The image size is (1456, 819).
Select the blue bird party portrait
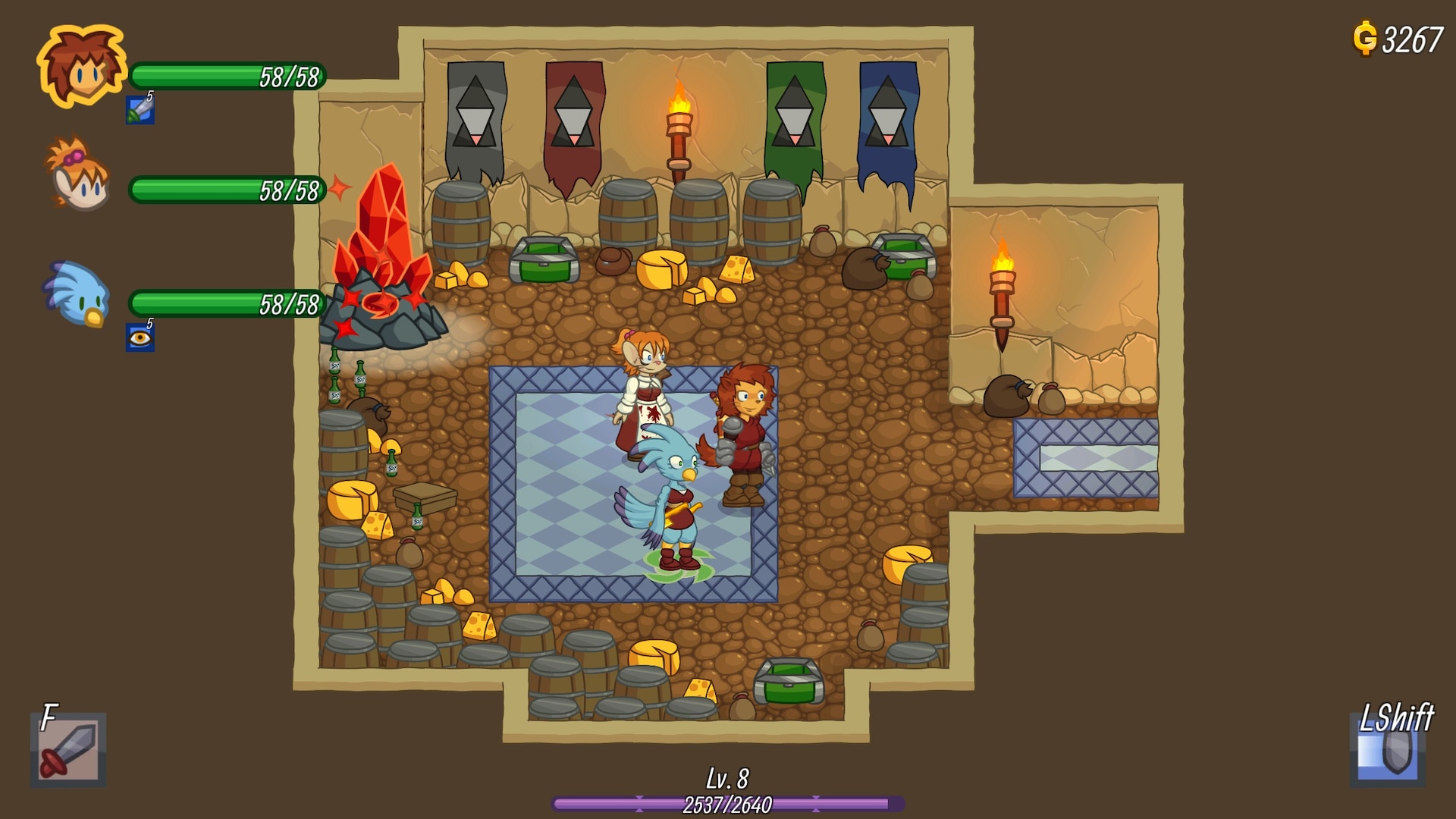[77, 293]
